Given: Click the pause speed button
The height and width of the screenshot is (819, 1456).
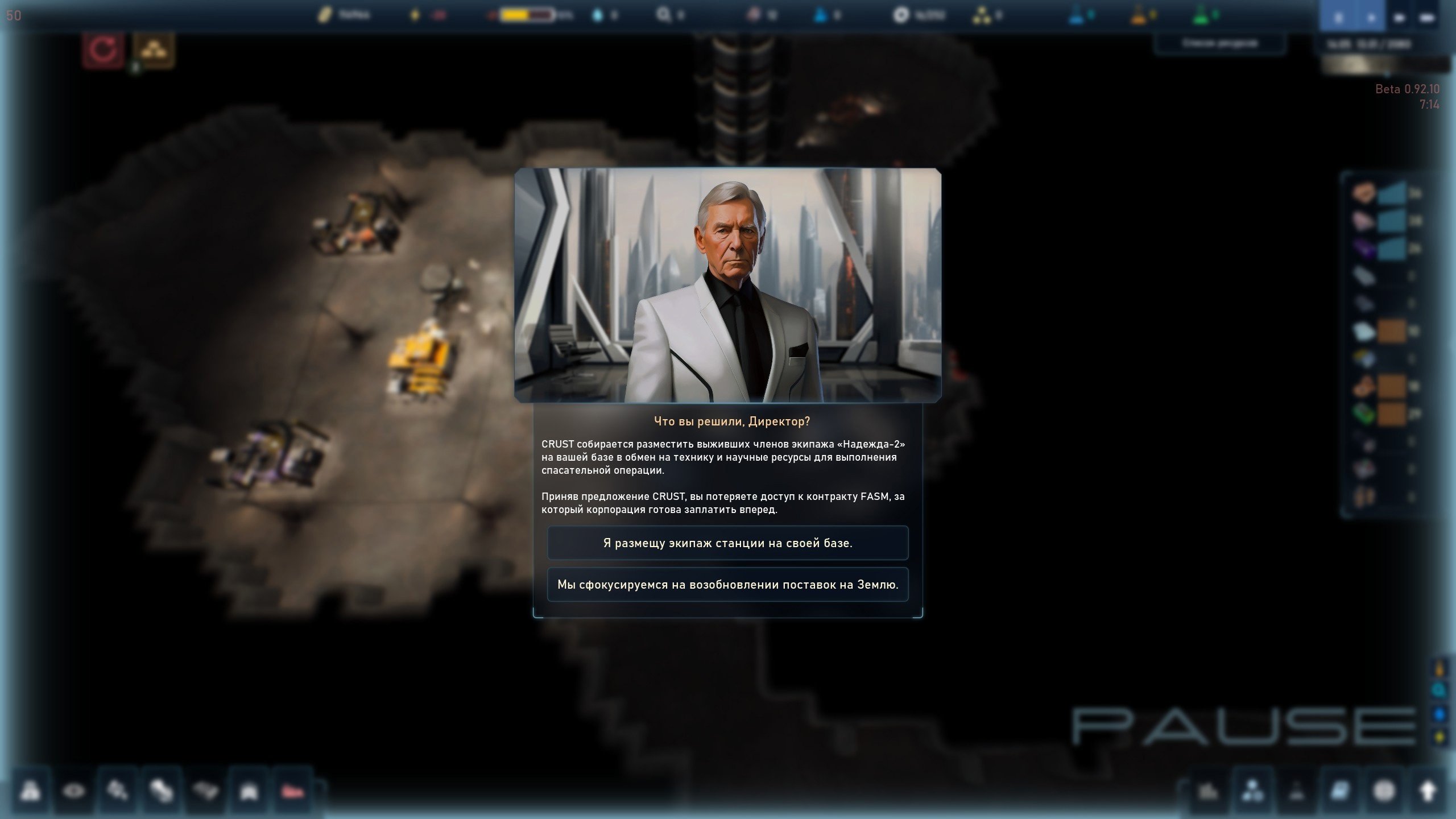Looking at the screenshot, I should [1338, 17].
